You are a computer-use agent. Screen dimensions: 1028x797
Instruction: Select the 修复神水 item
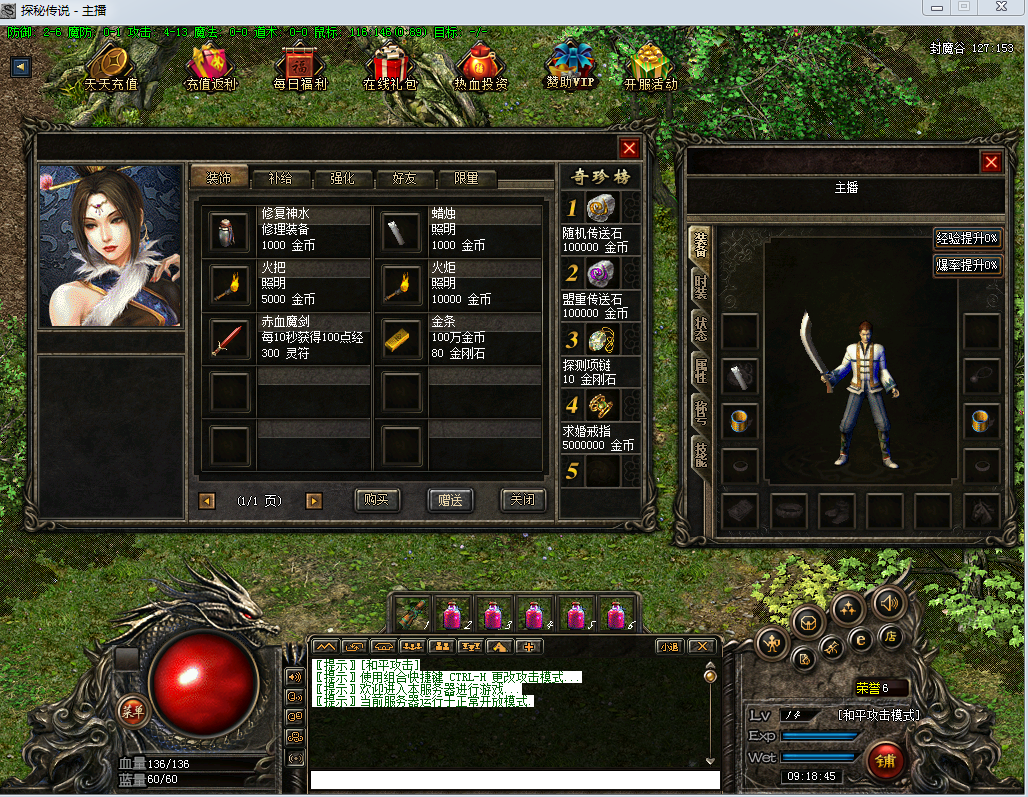click(229, 231)
